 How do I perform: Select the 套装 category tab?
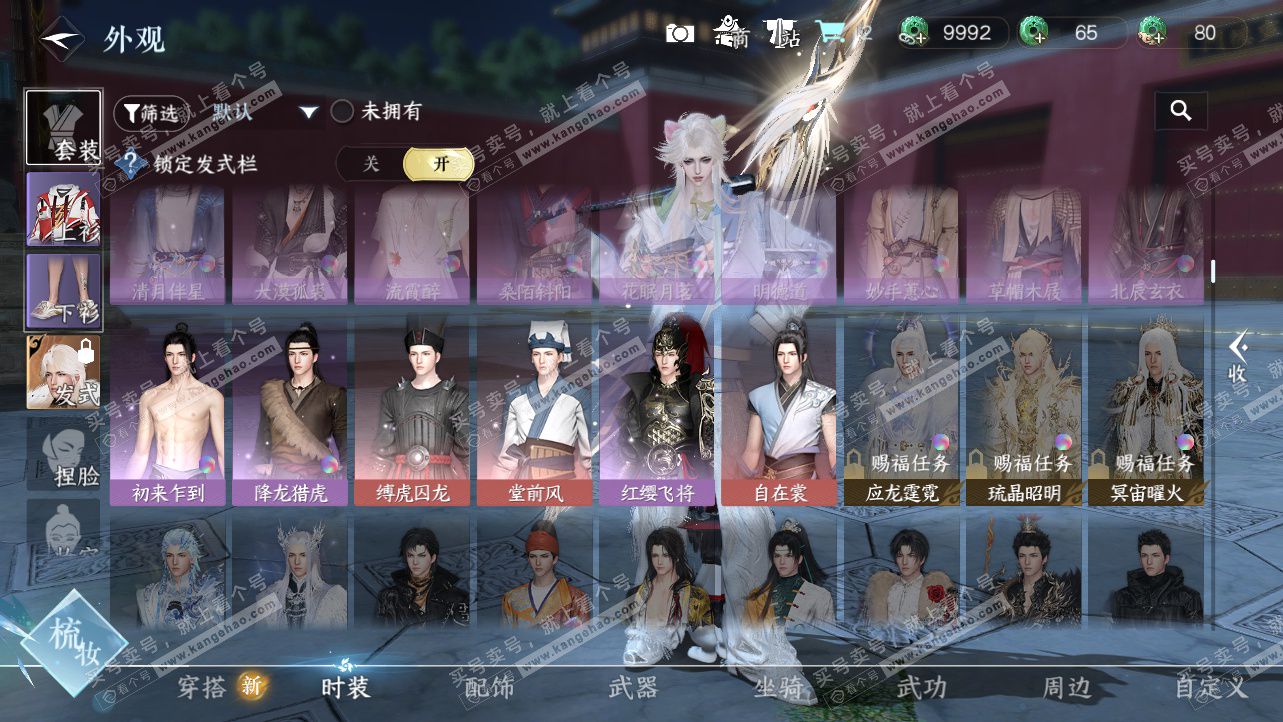tap(63, 128)
